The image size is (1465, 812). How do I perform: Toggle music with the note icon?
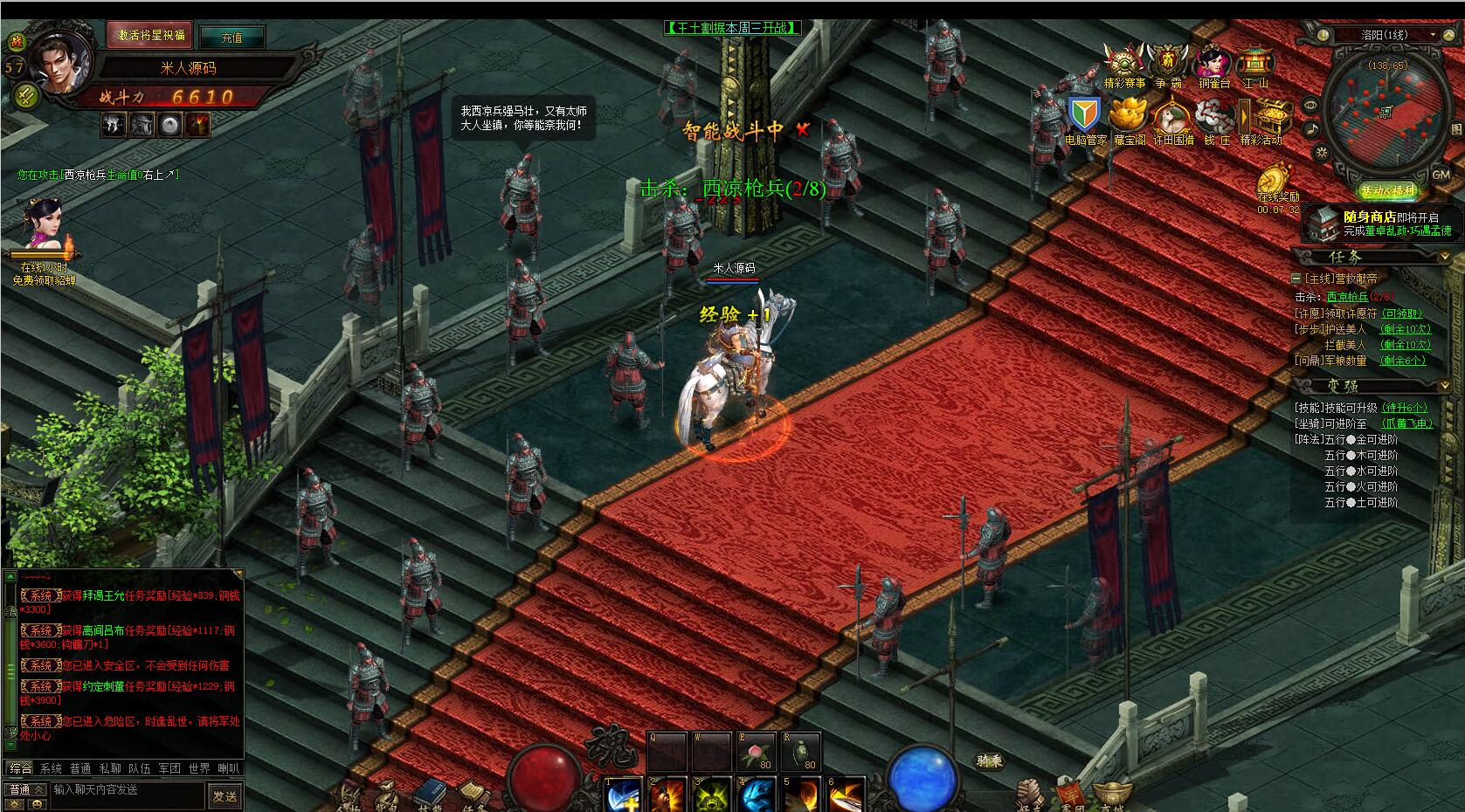tap(1311, 129)
